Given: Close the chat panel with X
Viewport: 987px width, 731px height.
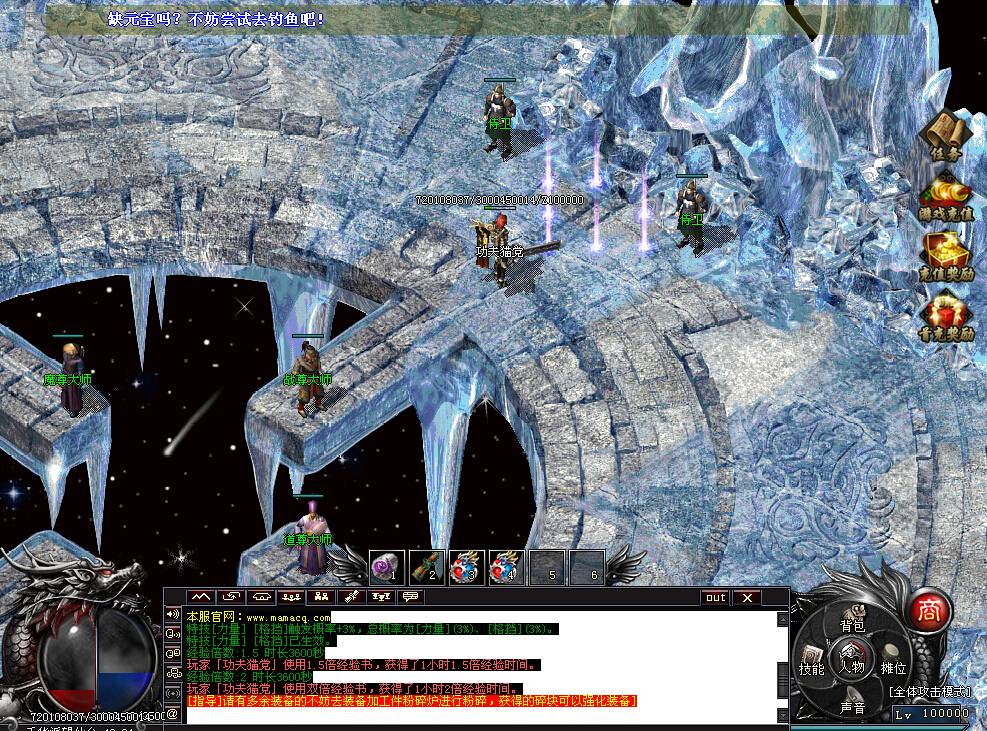Looking at the screenshot, I should click(x=746, y=598).
